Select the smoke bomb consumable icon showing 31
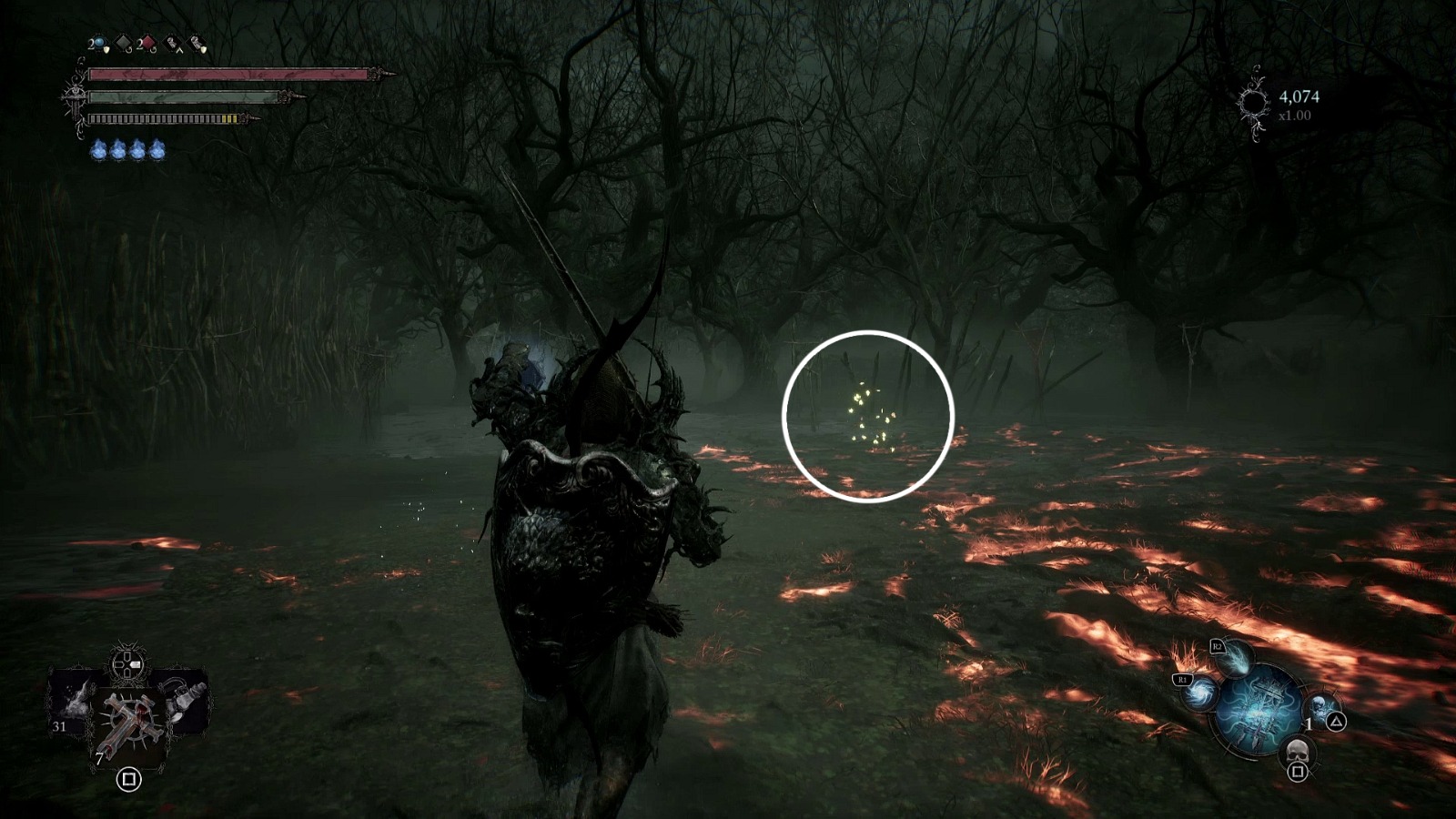 click(76, 701)
